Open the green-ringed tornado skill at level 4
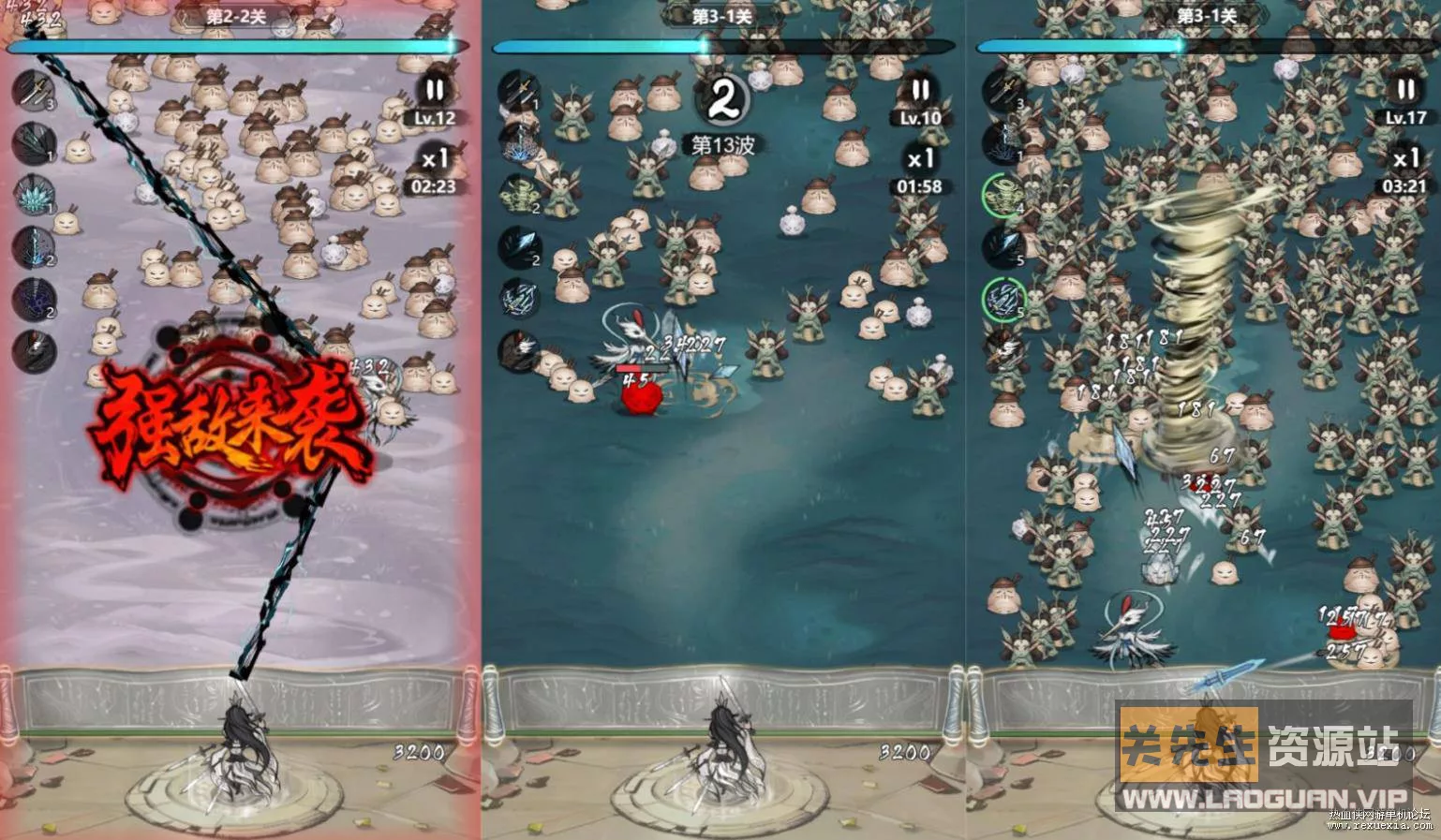 [x=1003, y=195]
